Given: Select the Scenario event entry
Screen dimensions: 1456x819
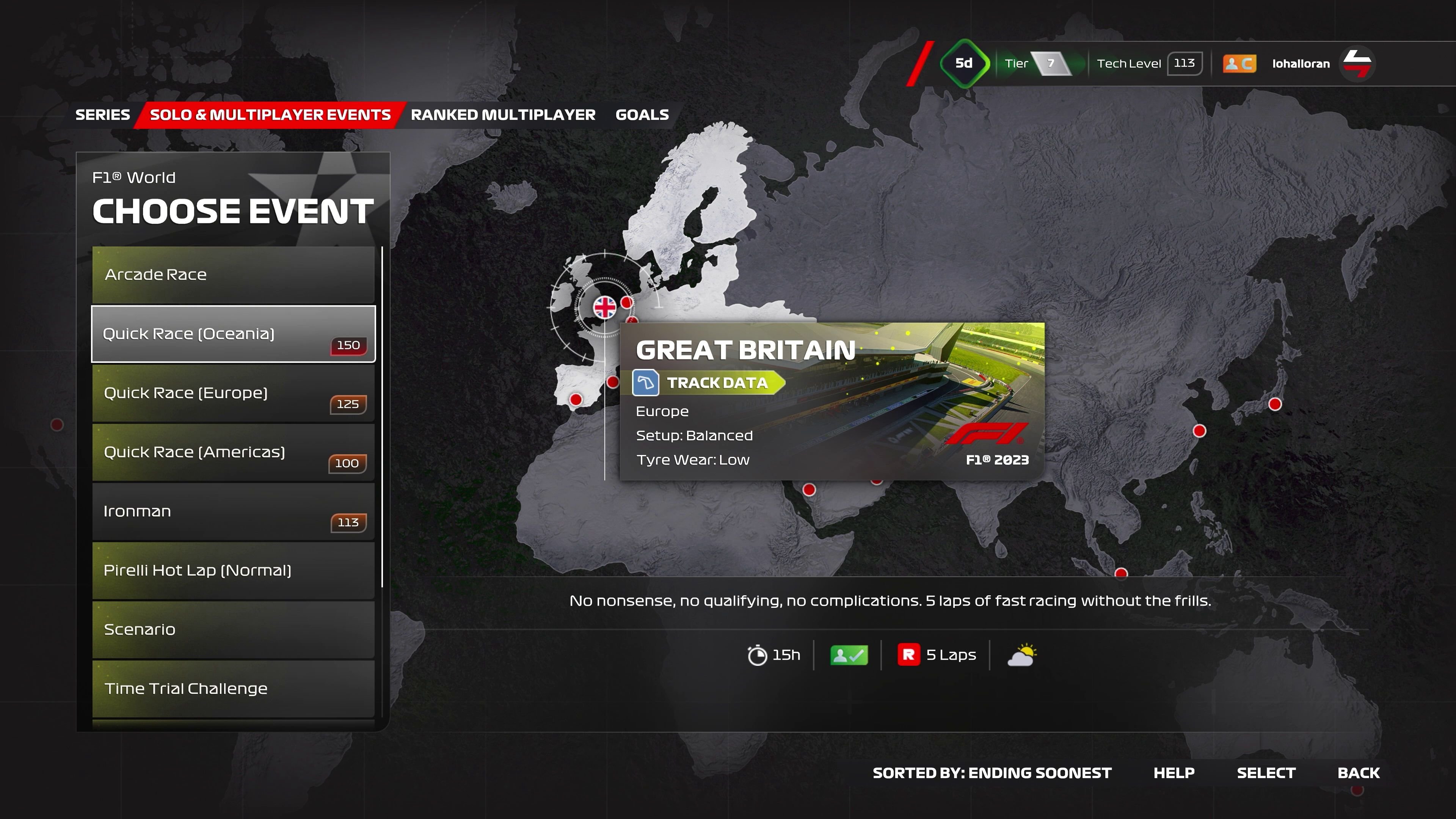Looking at the screenshot, I should tap(233, 629).
